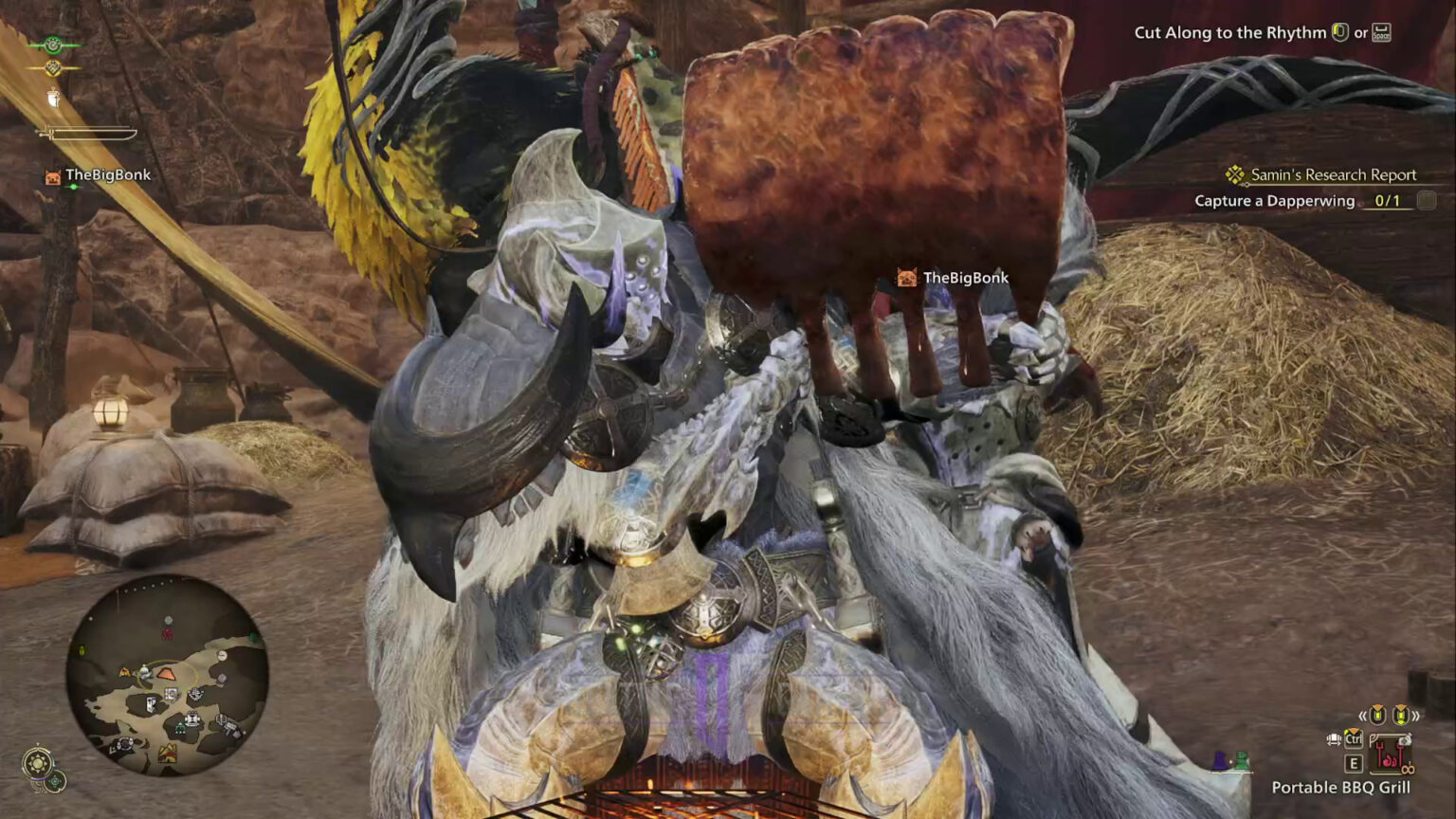Select the Portable BBQ Grill item icon
1456x819 pixels.
pos(1391,755)
